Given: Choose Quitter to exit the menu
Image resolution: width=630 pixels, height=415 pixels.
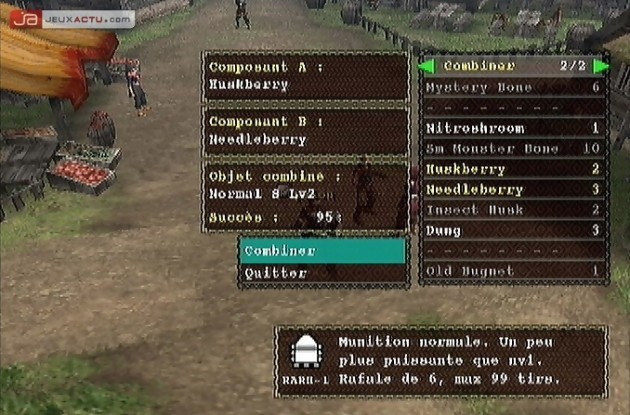Looking at the screenshot, I should point(322,272).
